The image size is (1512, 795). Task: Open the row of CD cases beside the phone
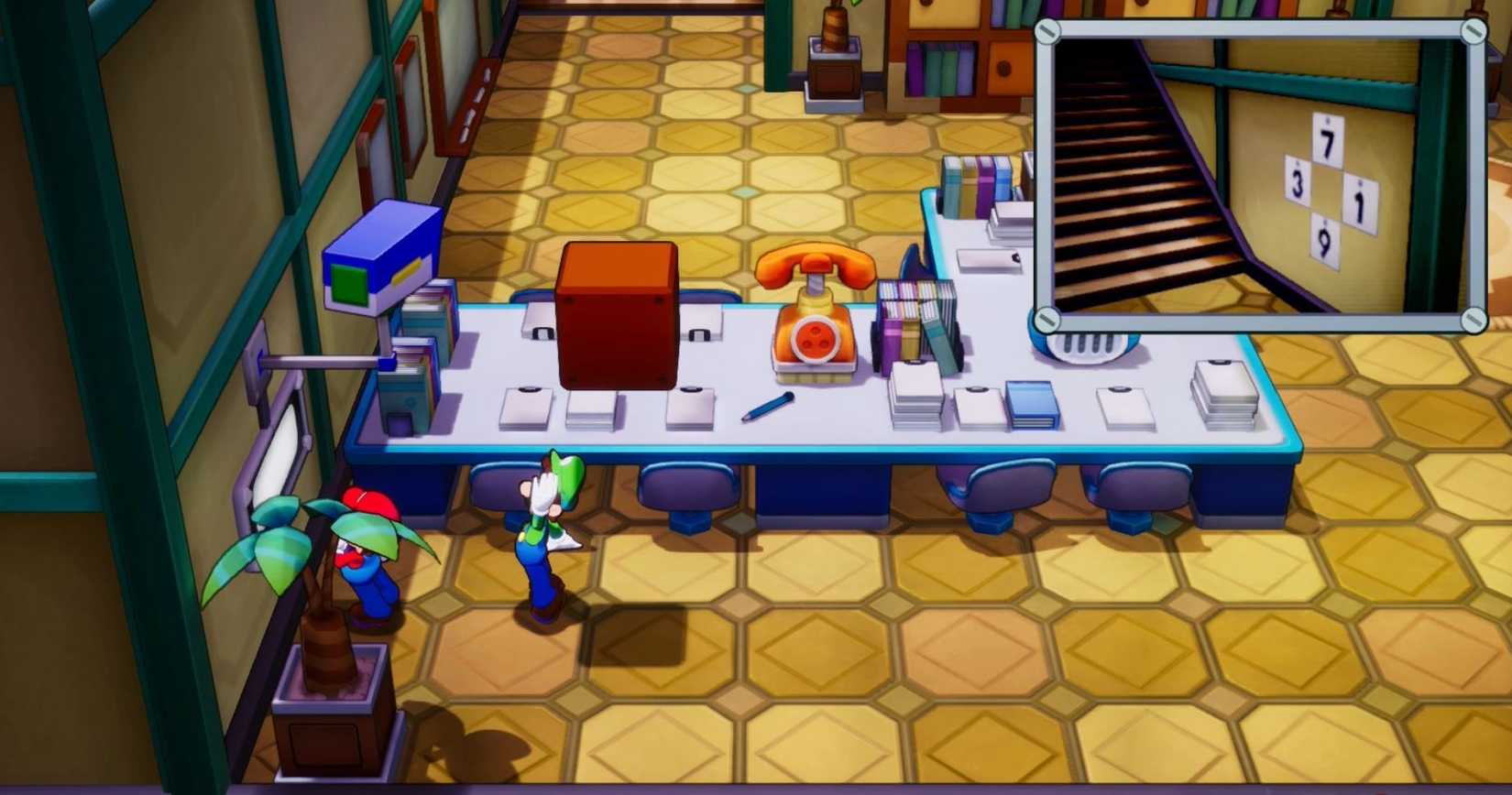[x=916, y=316]
